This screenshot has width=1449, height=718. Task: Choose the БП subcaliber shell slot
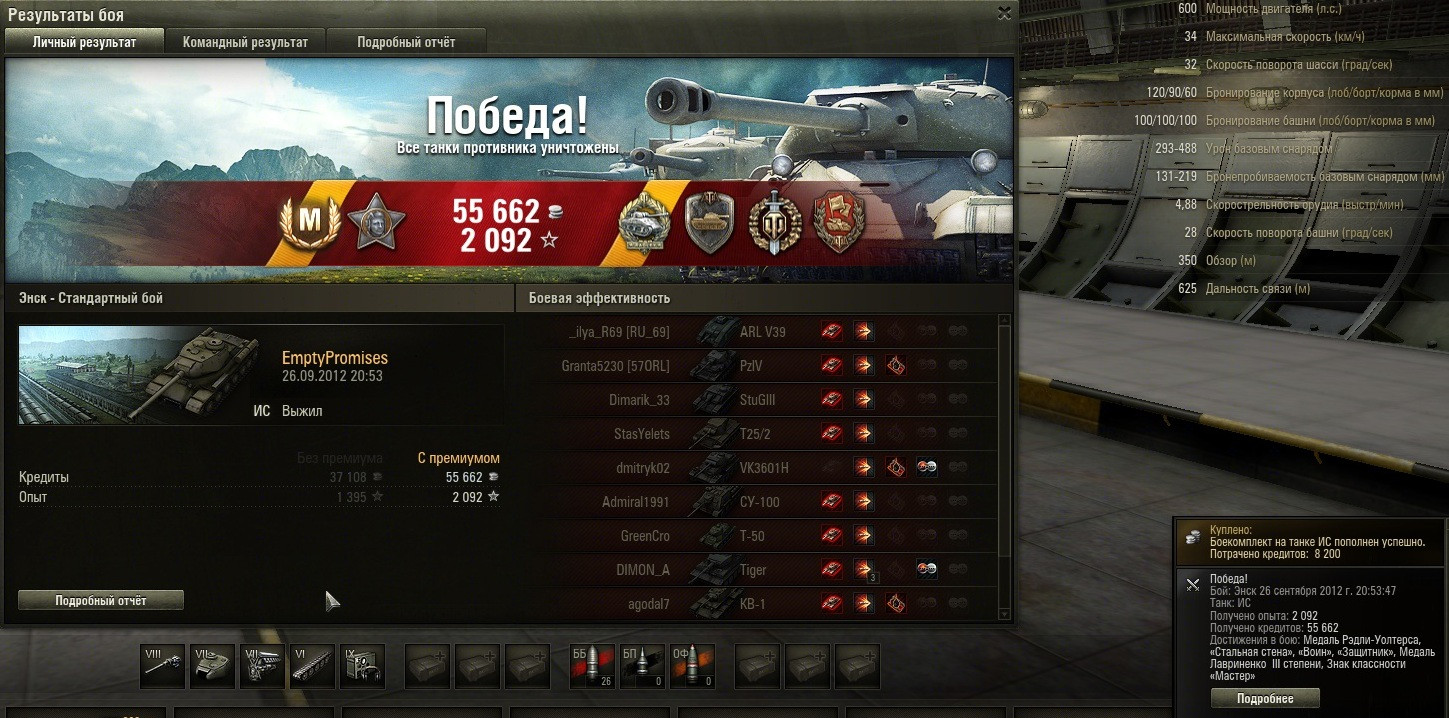642,666
